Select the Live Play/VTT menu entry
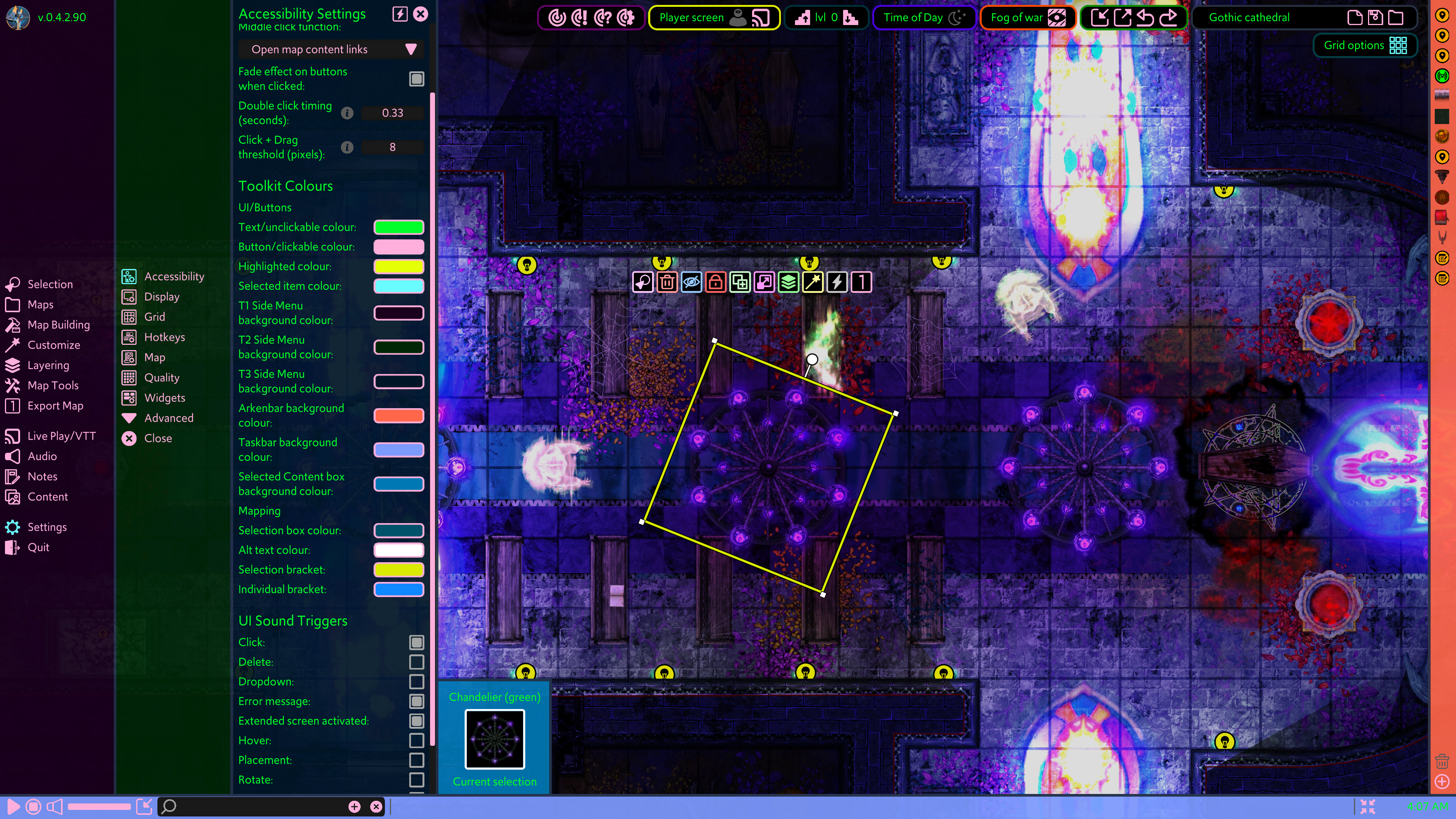This screenshot has height=819, width=1456. pyautogui.click(x=61, y=436)
